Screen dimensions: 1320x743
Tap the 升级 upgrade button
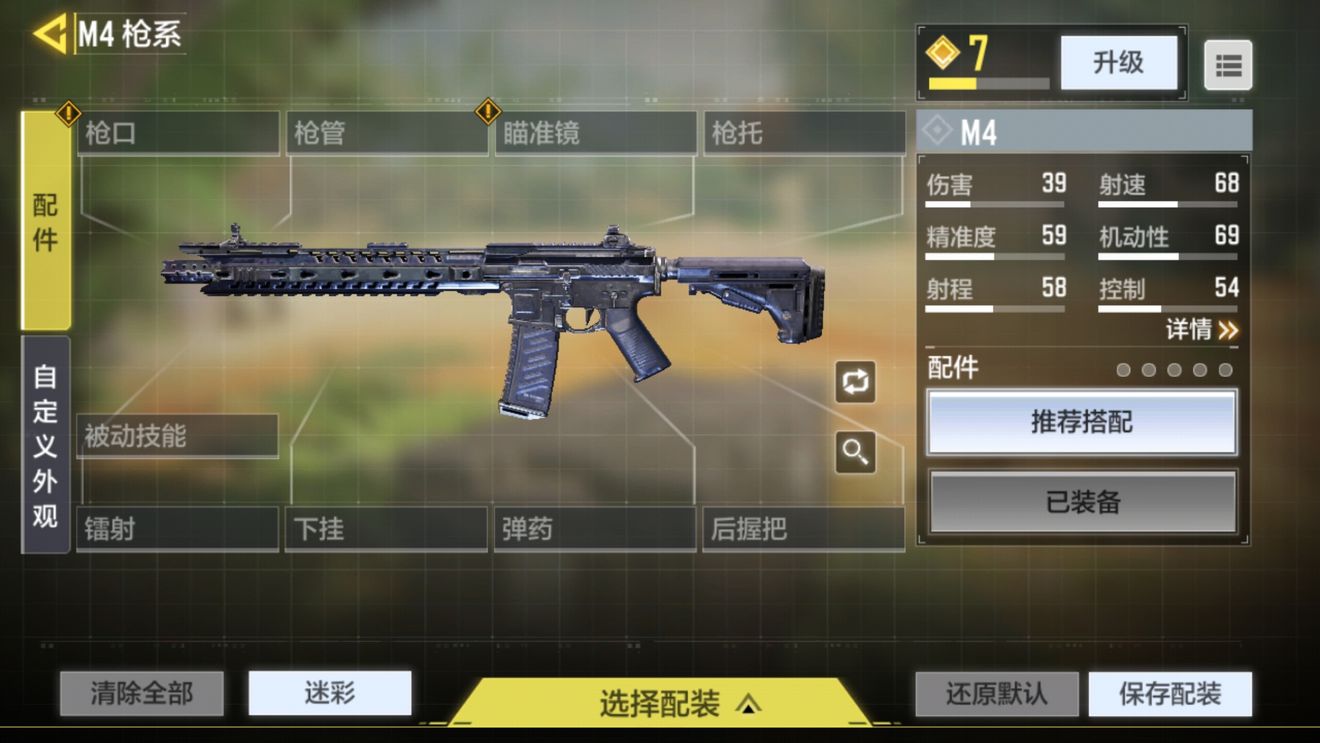(x=1117, y=63)
